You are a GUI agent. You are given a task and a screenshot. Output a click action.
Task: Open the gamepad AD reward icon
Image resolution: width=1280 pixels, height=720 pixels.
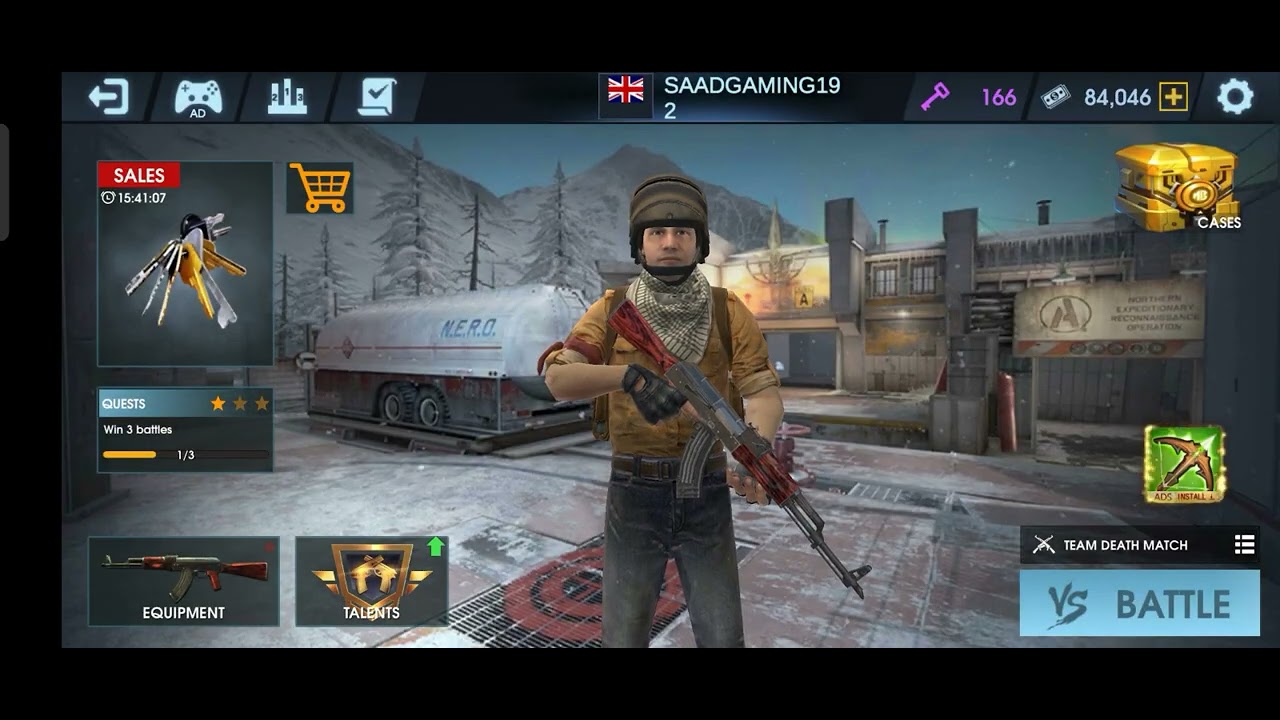pyautogui.click(x=198, y=98)
